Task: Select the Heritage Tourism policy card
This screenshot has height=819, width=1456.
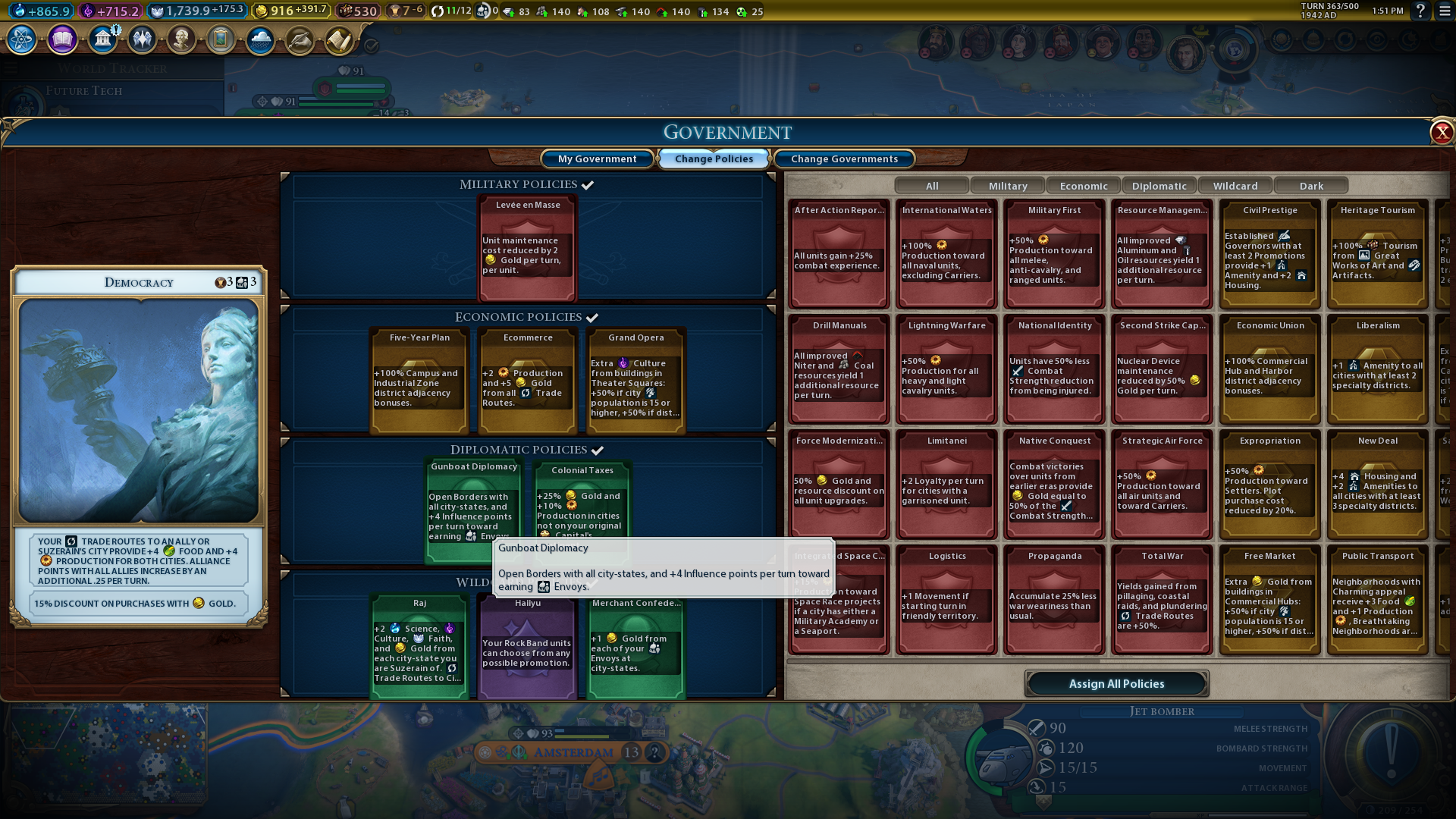Action: tap(1378, 253)
